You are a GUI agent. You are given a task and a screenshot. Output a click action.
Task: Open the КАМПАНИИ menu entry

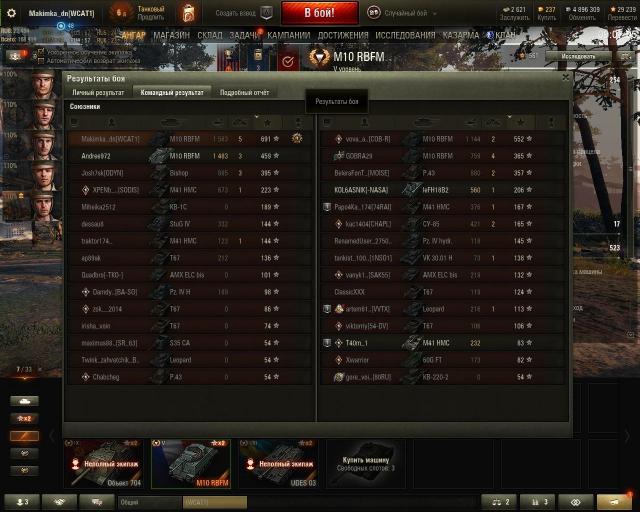pos(288,34)
